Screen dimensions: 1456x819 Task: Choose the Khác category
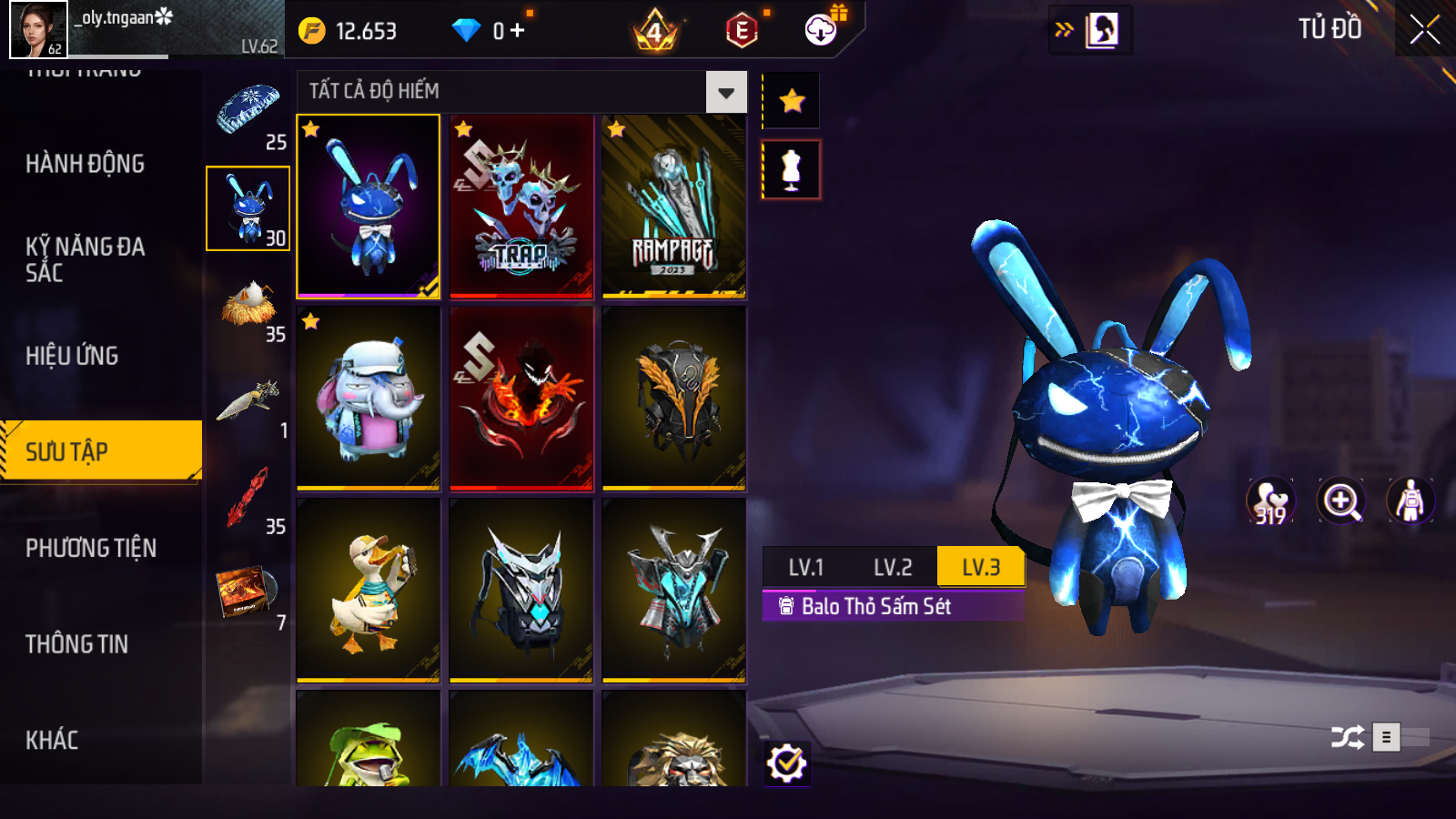pos(52,740)
